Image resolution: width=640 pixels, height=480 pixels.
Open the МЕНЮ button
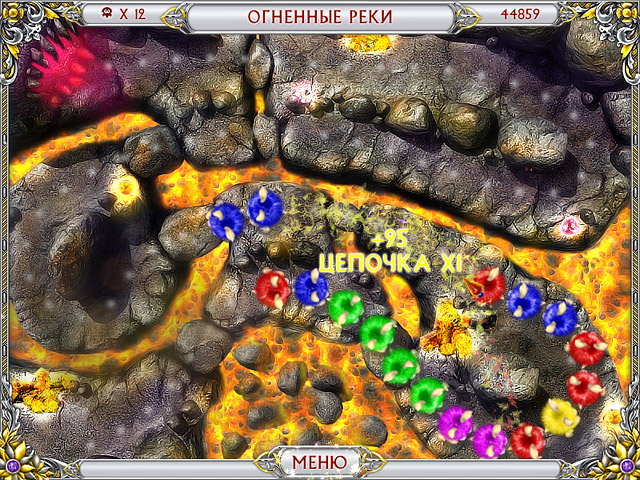pyautogui.click(x=320, y=462)
